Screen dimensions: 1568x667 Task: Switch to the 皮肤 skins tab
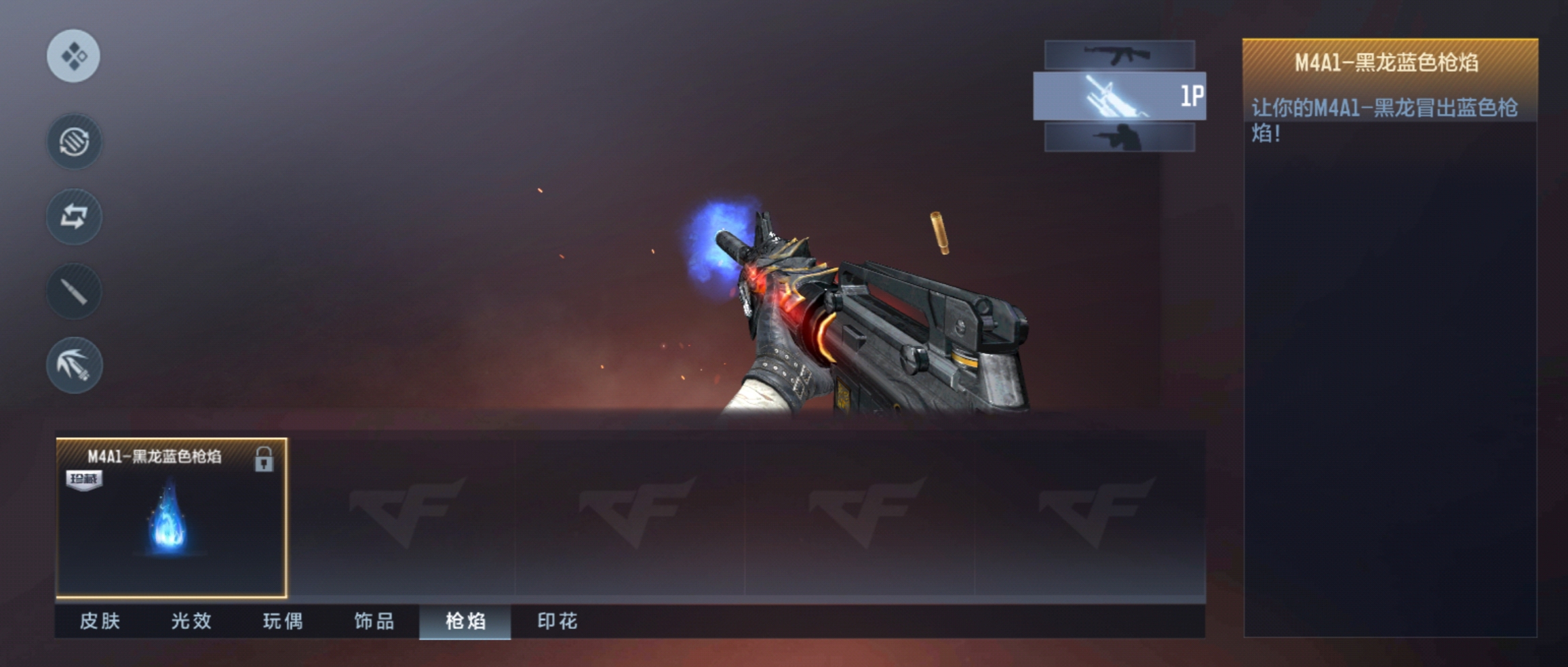[100, 622]
